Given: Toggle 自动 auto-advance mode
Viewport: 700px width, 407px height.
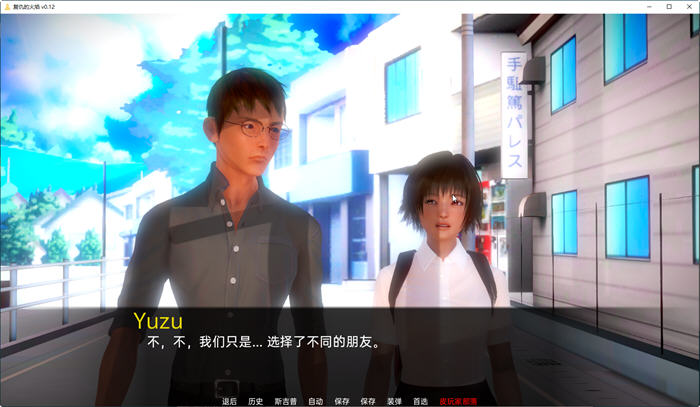Looking at the screenshot, I should tap(315, 401).
